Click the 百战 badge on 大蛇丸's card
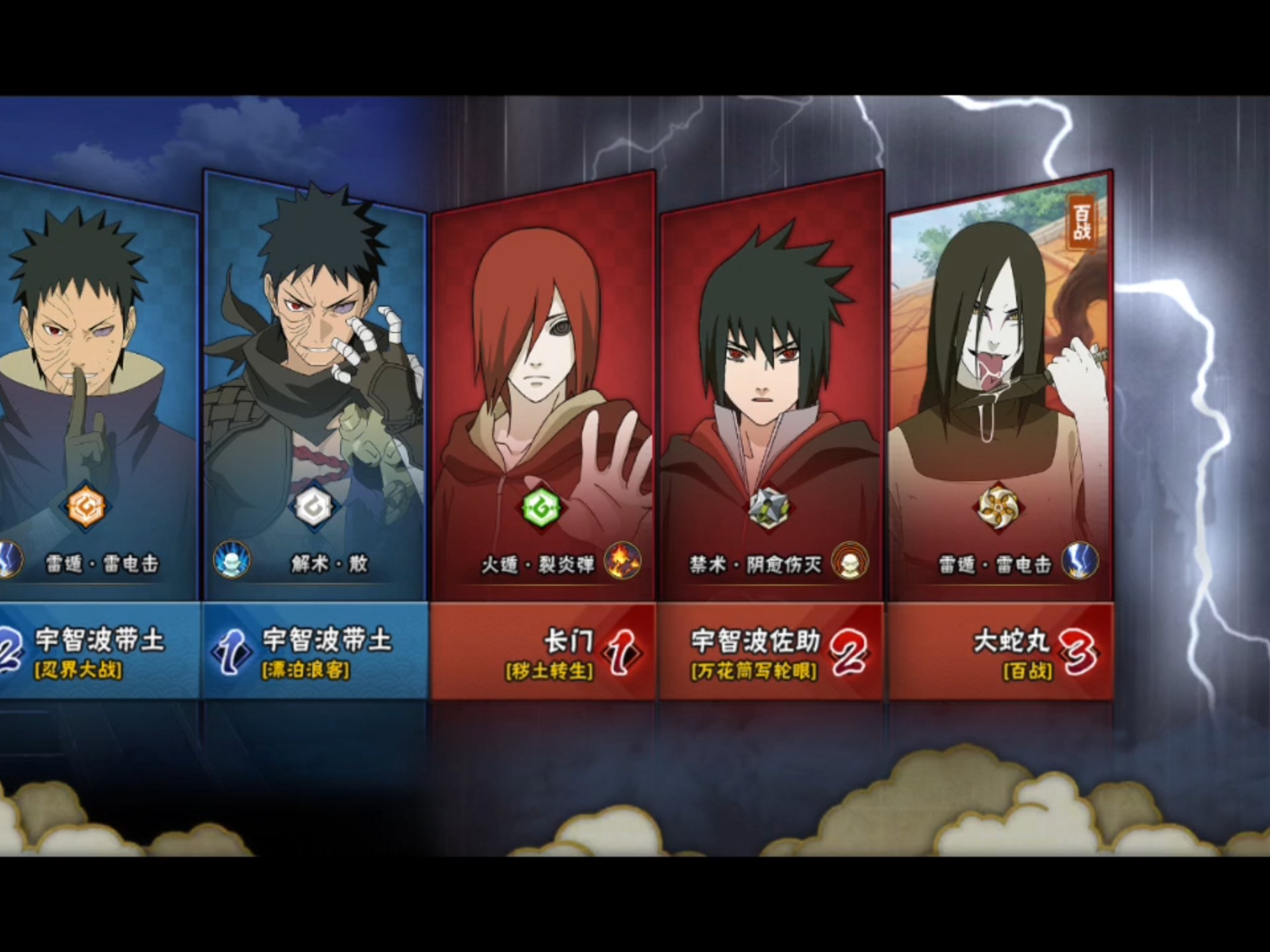 [x=1081, y=221]
